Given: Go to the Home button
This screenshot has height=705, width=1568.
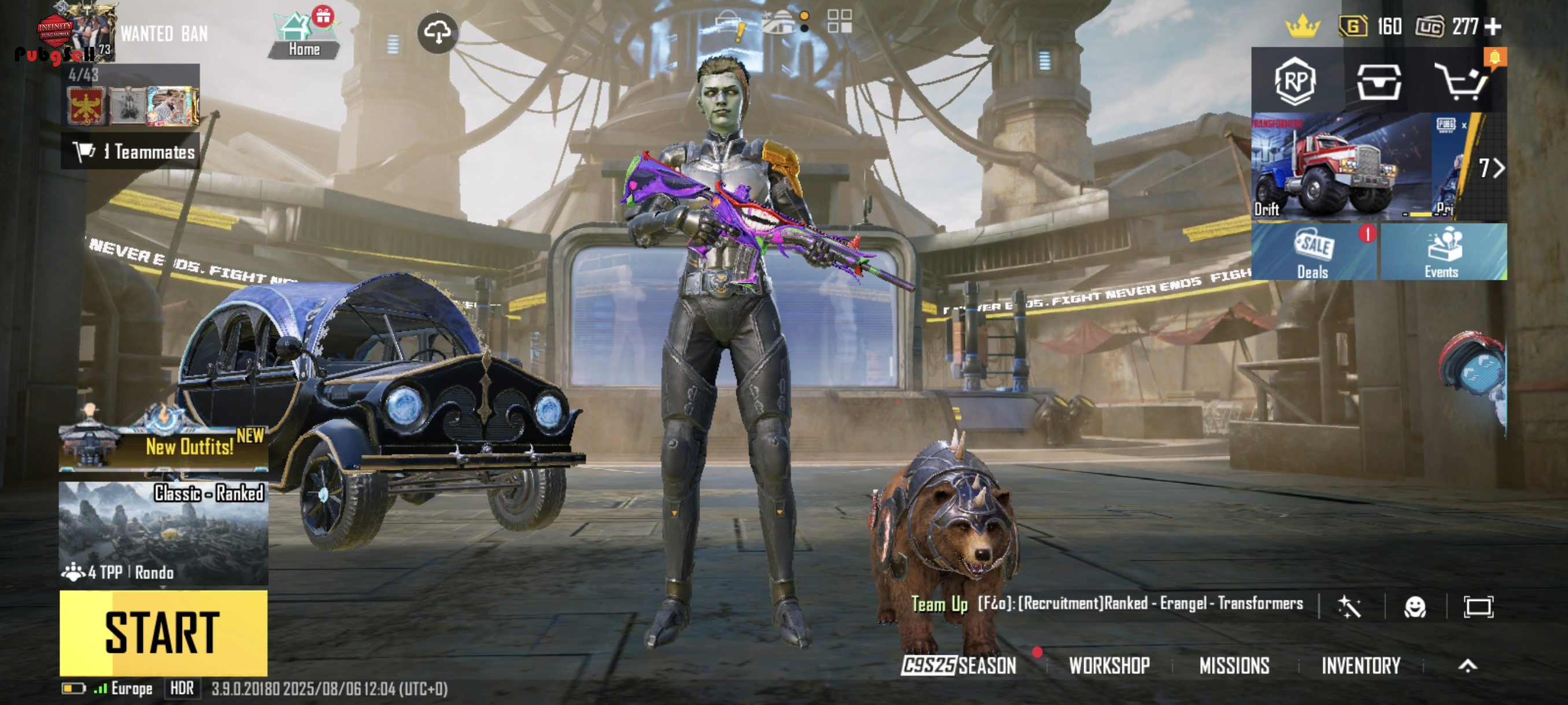Looking at the screenshot, I should coord(304,35).
